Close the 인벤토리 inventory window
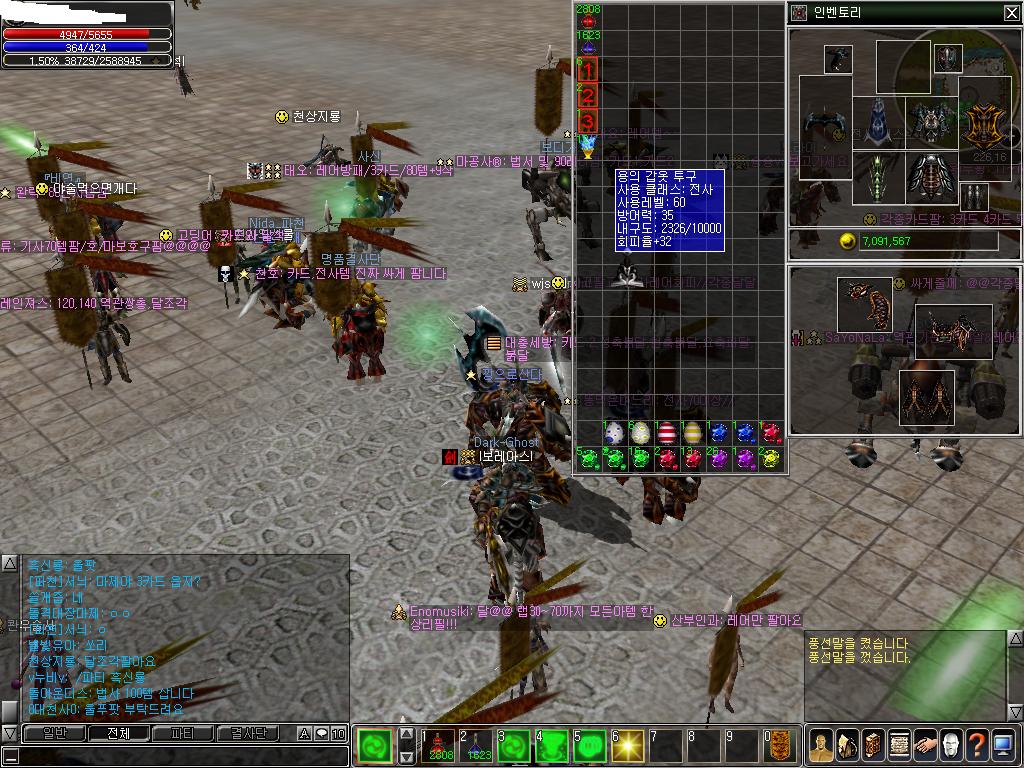This screenshot has width=1024, height=768. [x=1011, y=13]
